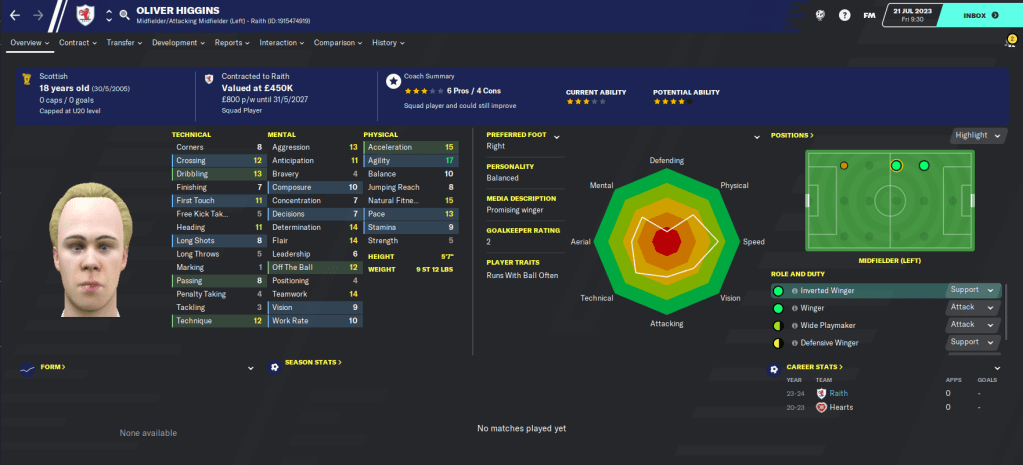Open the Interaction menu
1023x465 pixels.
281,43
